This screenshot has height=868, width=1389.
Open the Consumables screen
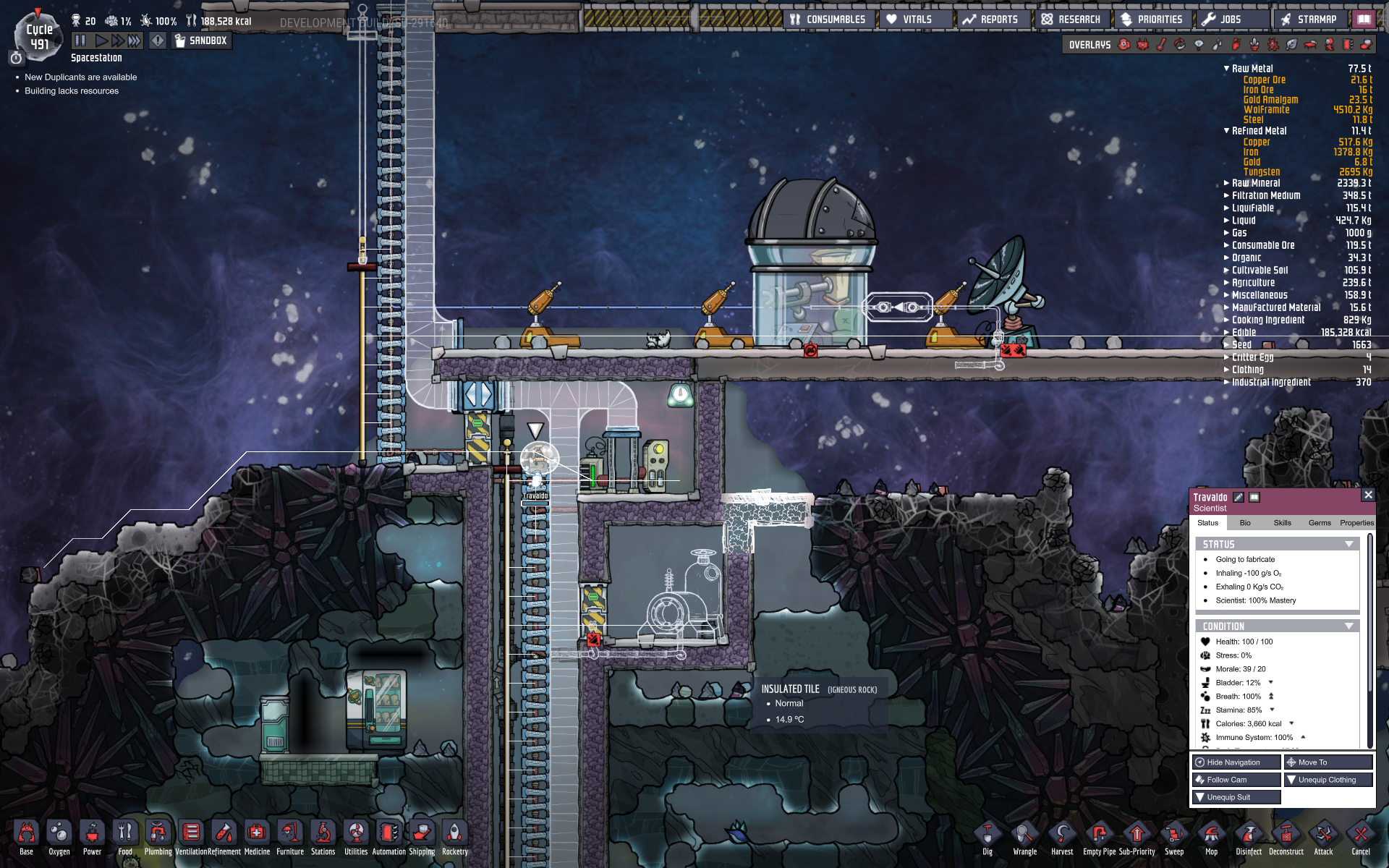(x=828, y=20)
